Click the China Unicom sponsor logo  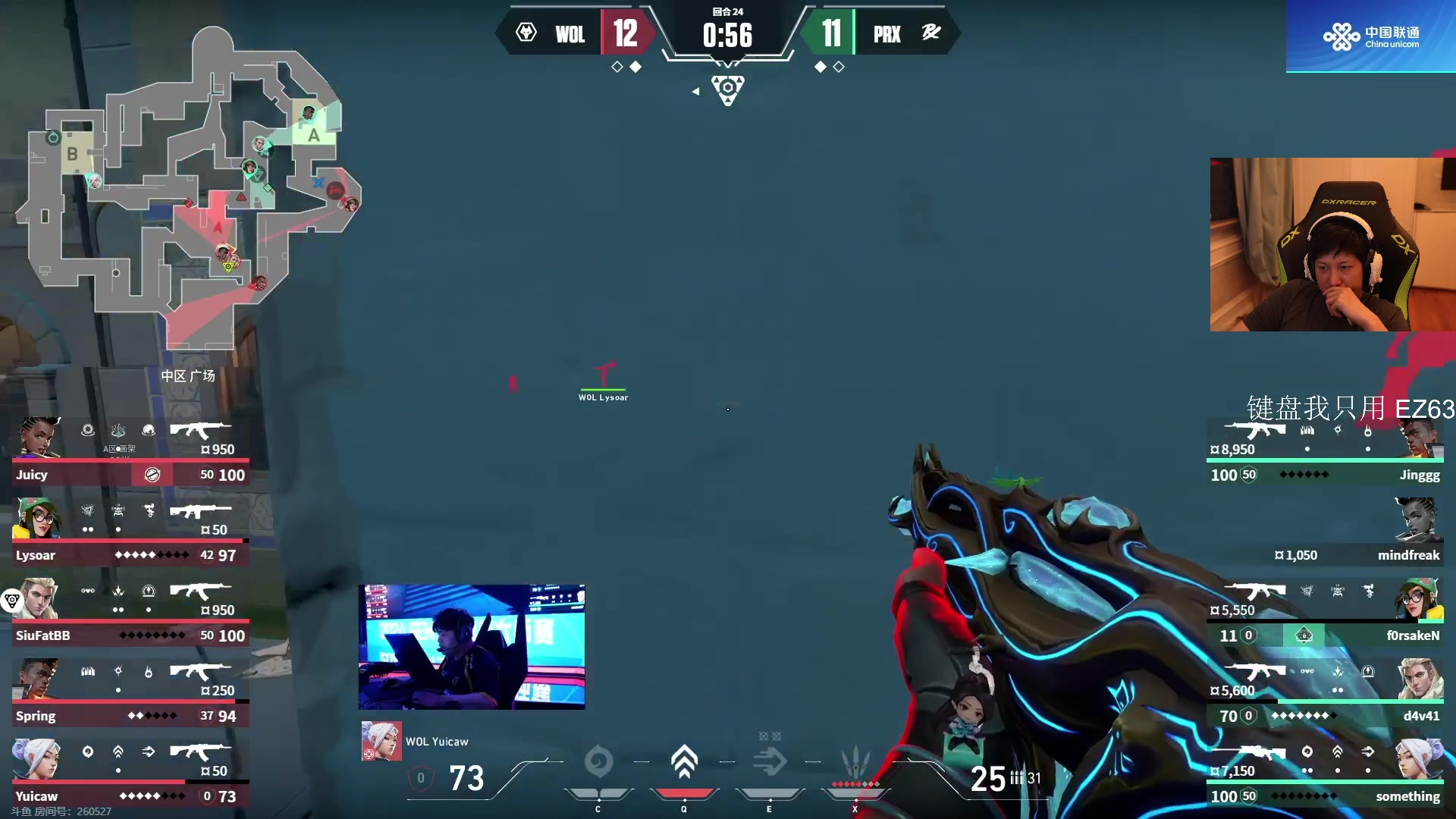tap(1370, 36)
